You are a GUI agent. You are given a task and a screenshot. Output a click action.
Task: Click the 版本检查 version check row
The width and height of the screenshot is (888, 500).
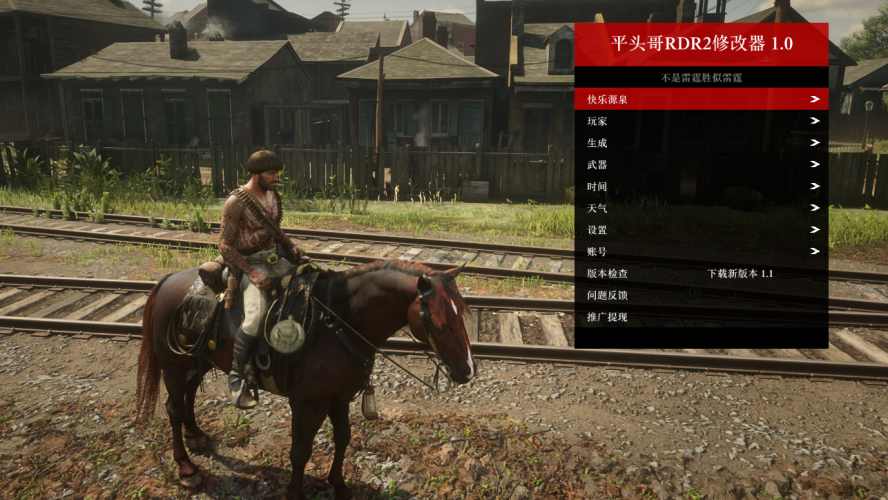(700, 273)
